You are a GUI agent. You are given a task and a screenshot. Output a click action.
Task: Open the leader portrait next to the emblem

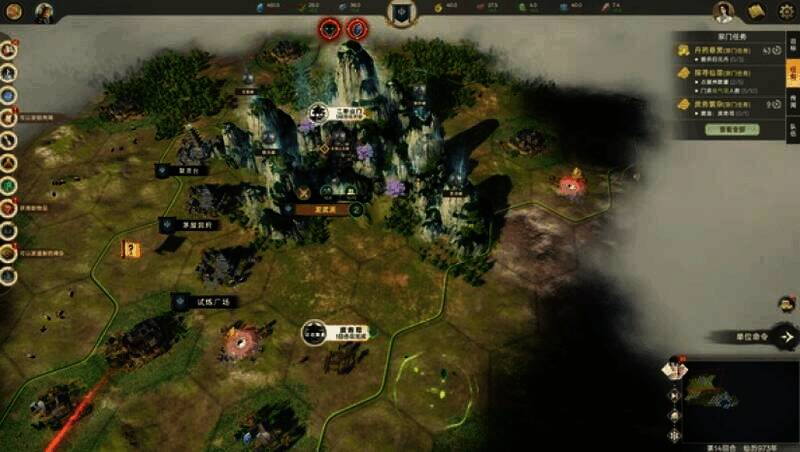point(44,13)
